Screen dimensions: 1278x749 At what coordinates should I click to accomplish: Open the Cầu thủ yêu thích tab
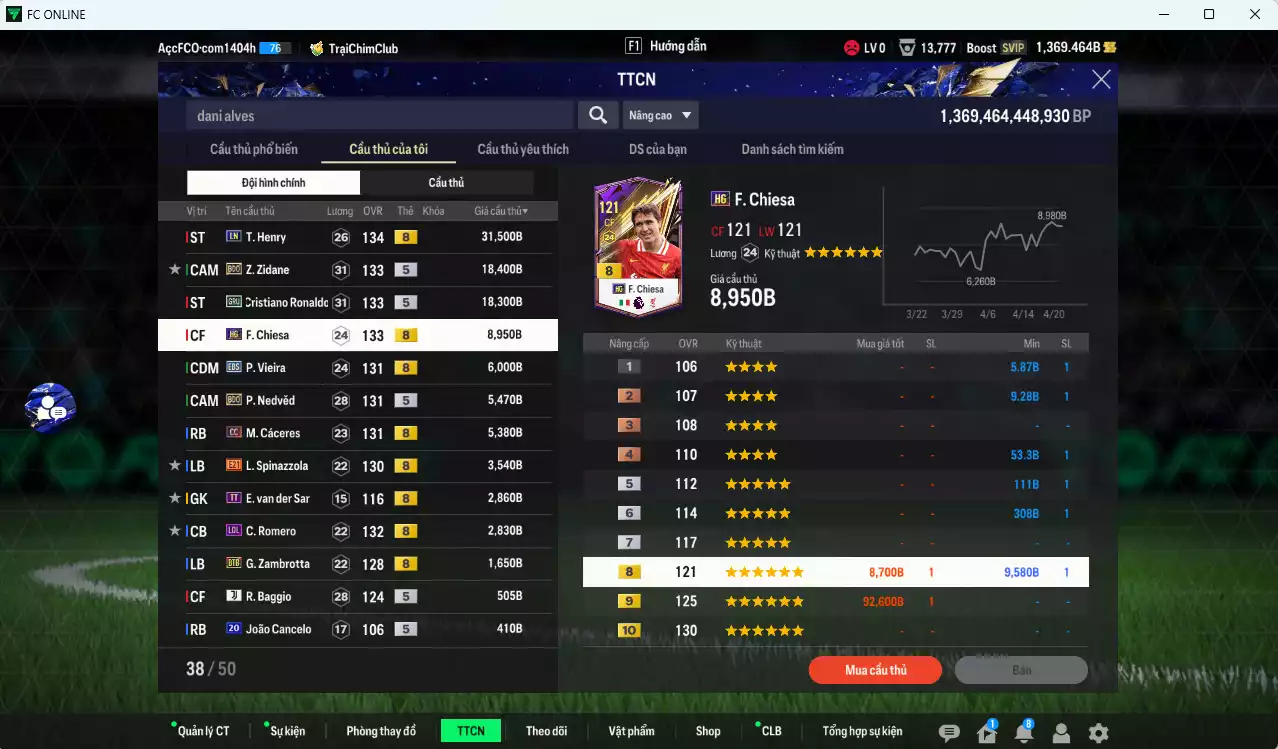(523, 149)
